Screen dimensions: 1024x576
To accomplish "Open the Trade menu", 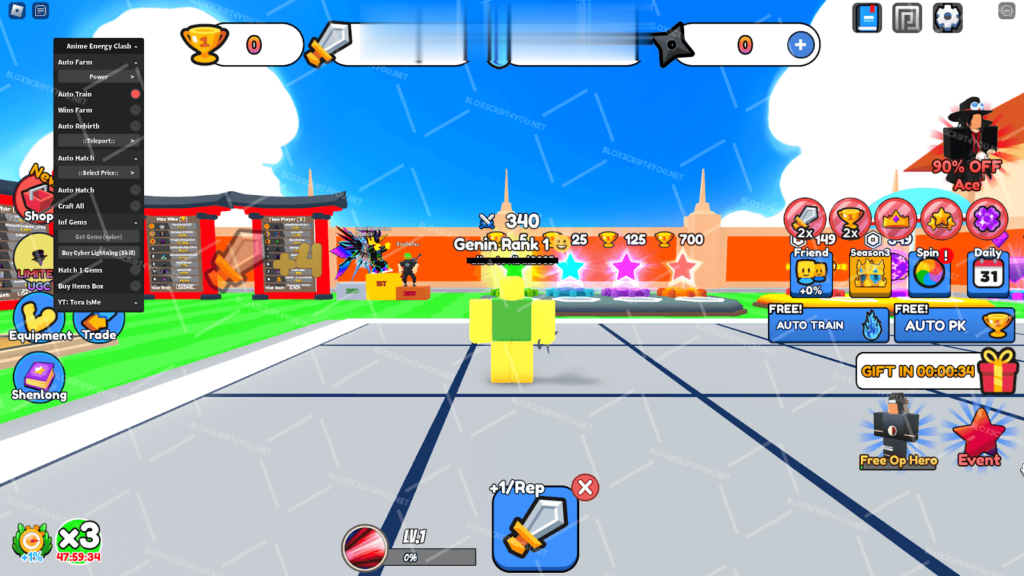I will 98,322.
